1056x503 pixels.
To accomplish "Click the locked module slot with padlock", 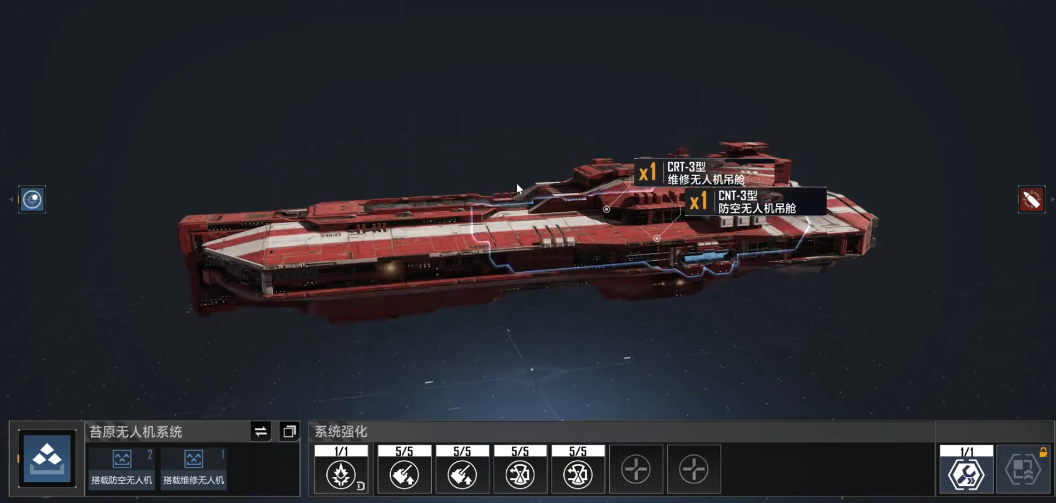I will pyautogui.click(x=1022, y=468).
